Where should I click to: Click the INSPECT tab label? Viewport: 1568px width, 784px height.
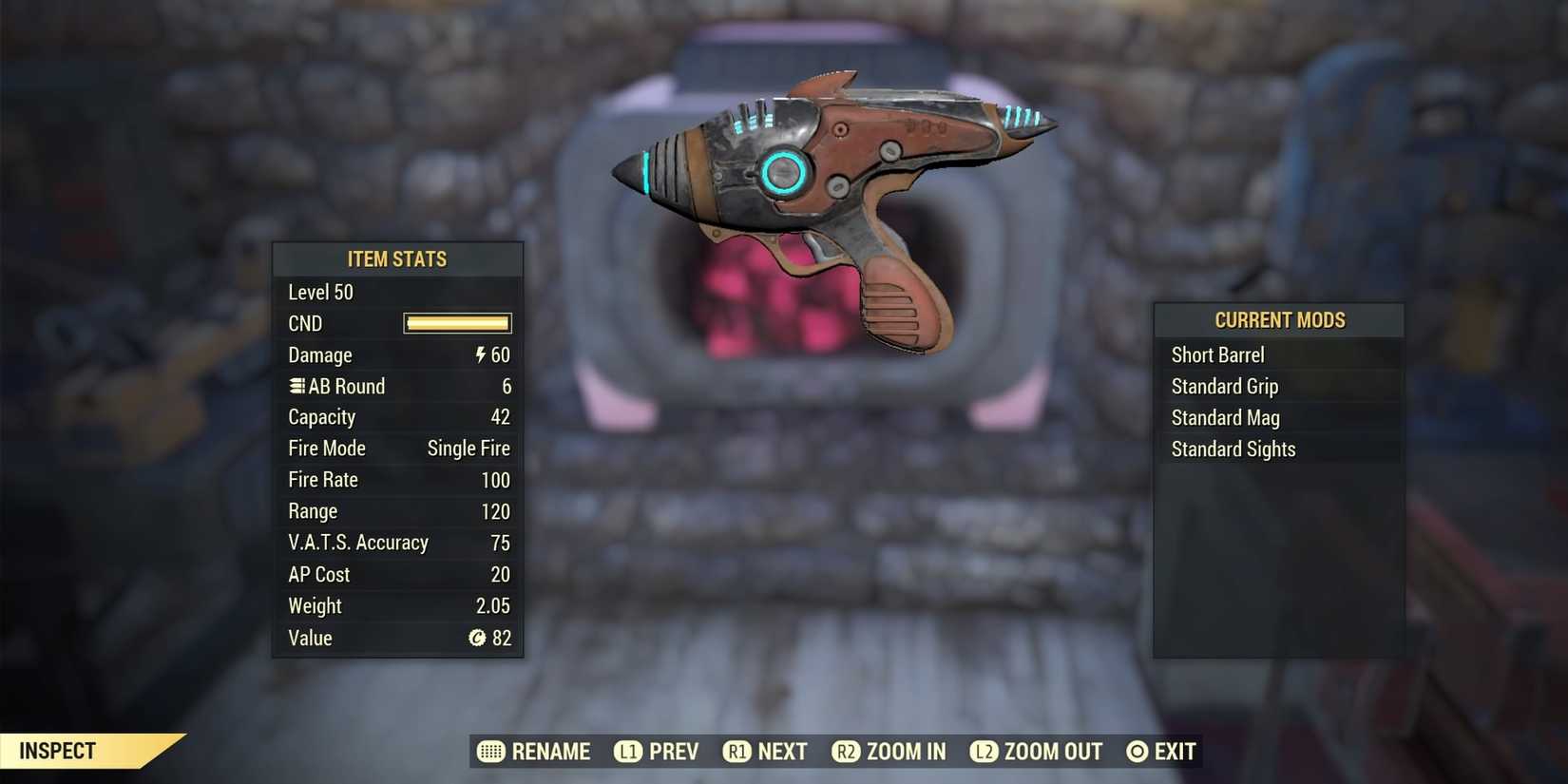[x=59, y=751]
